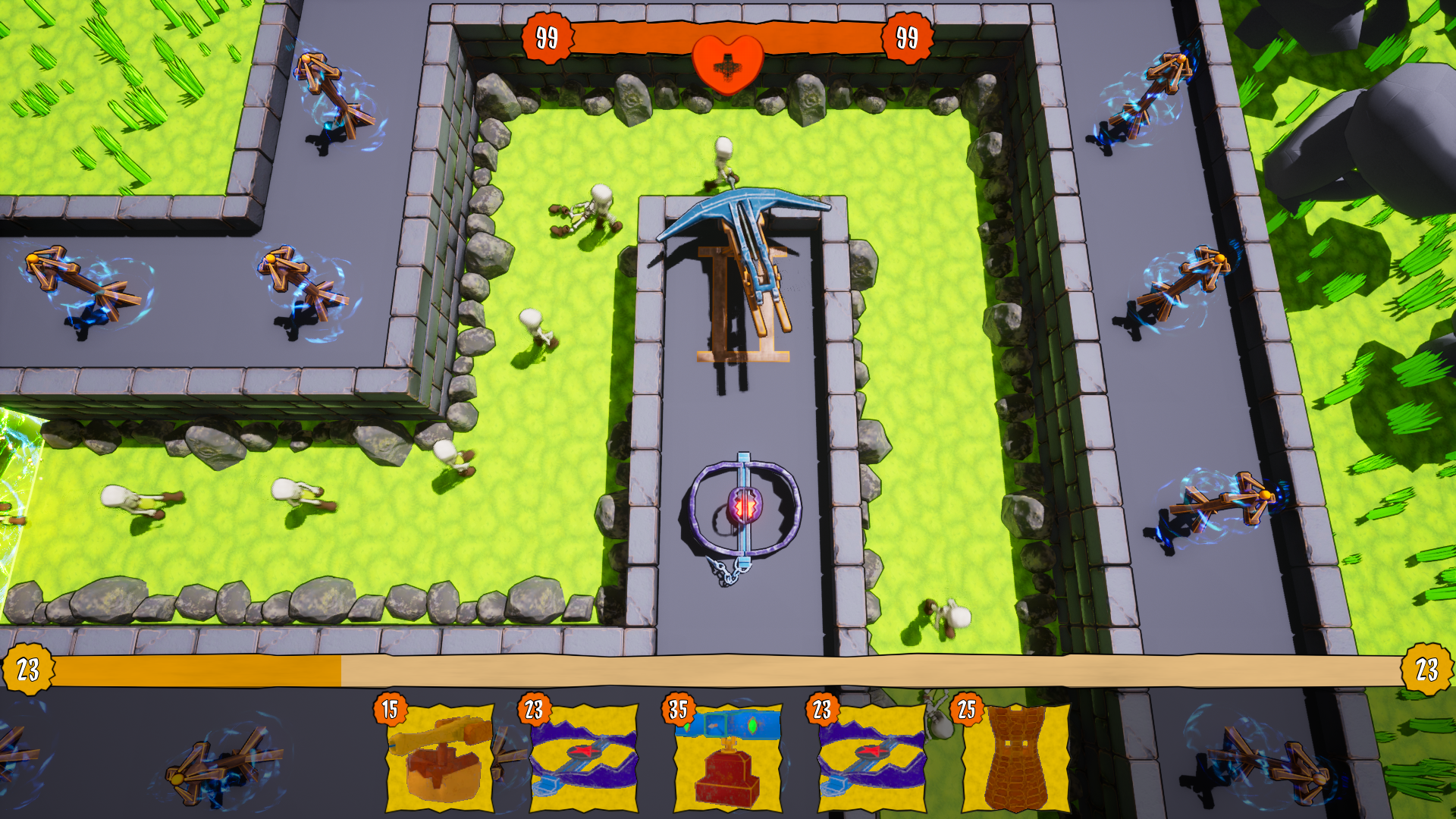Click the 23 badge on right end of resource bar
Screen dimensions: 1456x819
[1426, 670]
